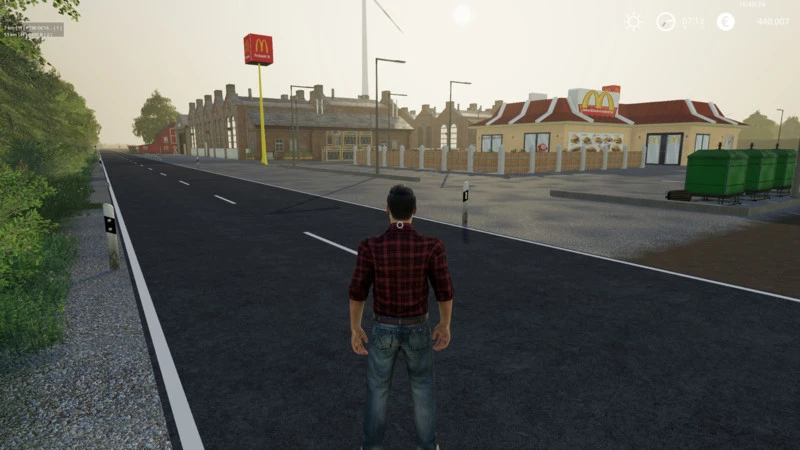Click the game clock icon
This screenshot has width=800, height=450.
coord(665,21)
